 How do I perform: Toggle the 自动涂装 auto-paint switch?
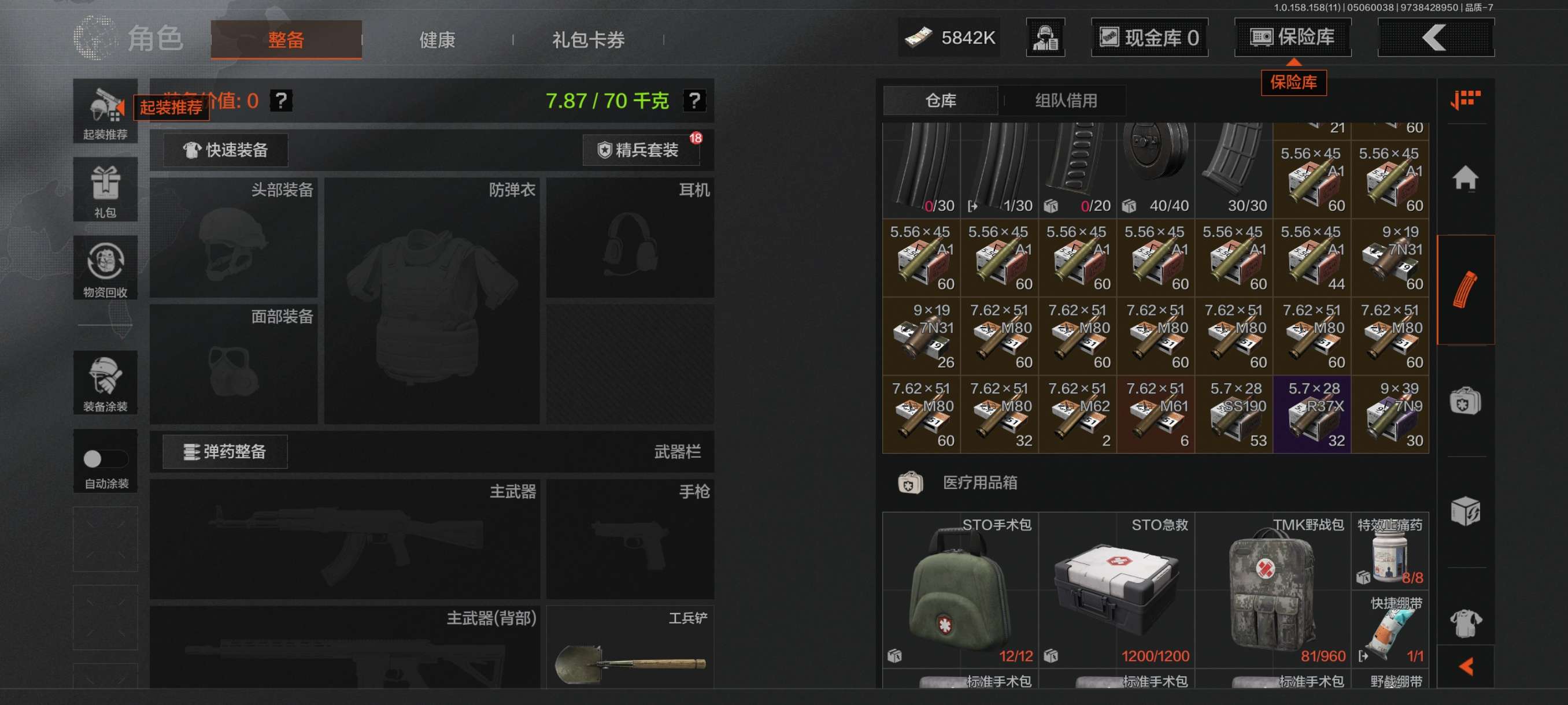[x=105, y=459]
